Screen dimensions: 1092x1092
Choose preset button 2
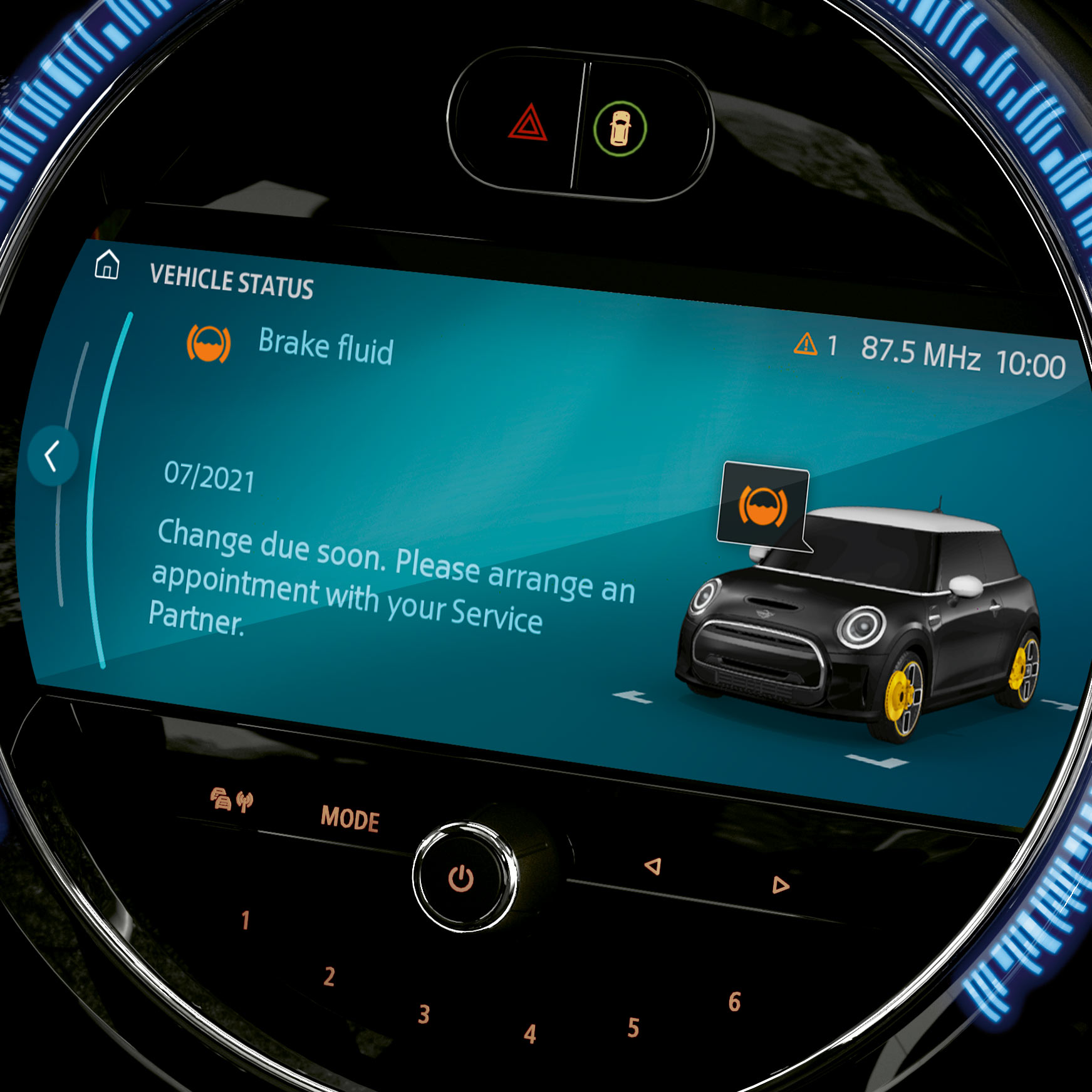(330, 977)
